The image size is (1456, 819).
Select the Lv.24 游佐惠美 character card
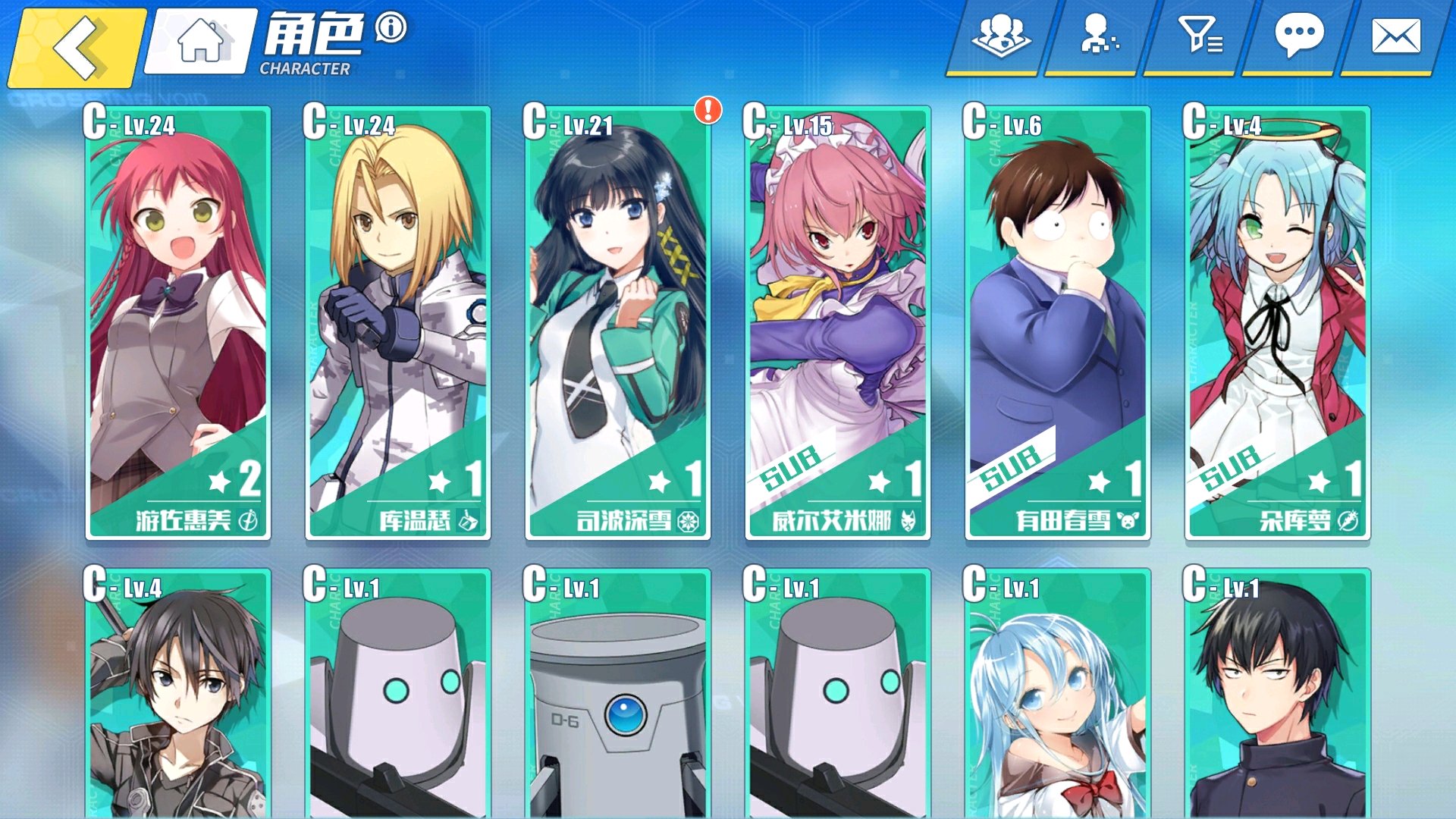[178, 323]
